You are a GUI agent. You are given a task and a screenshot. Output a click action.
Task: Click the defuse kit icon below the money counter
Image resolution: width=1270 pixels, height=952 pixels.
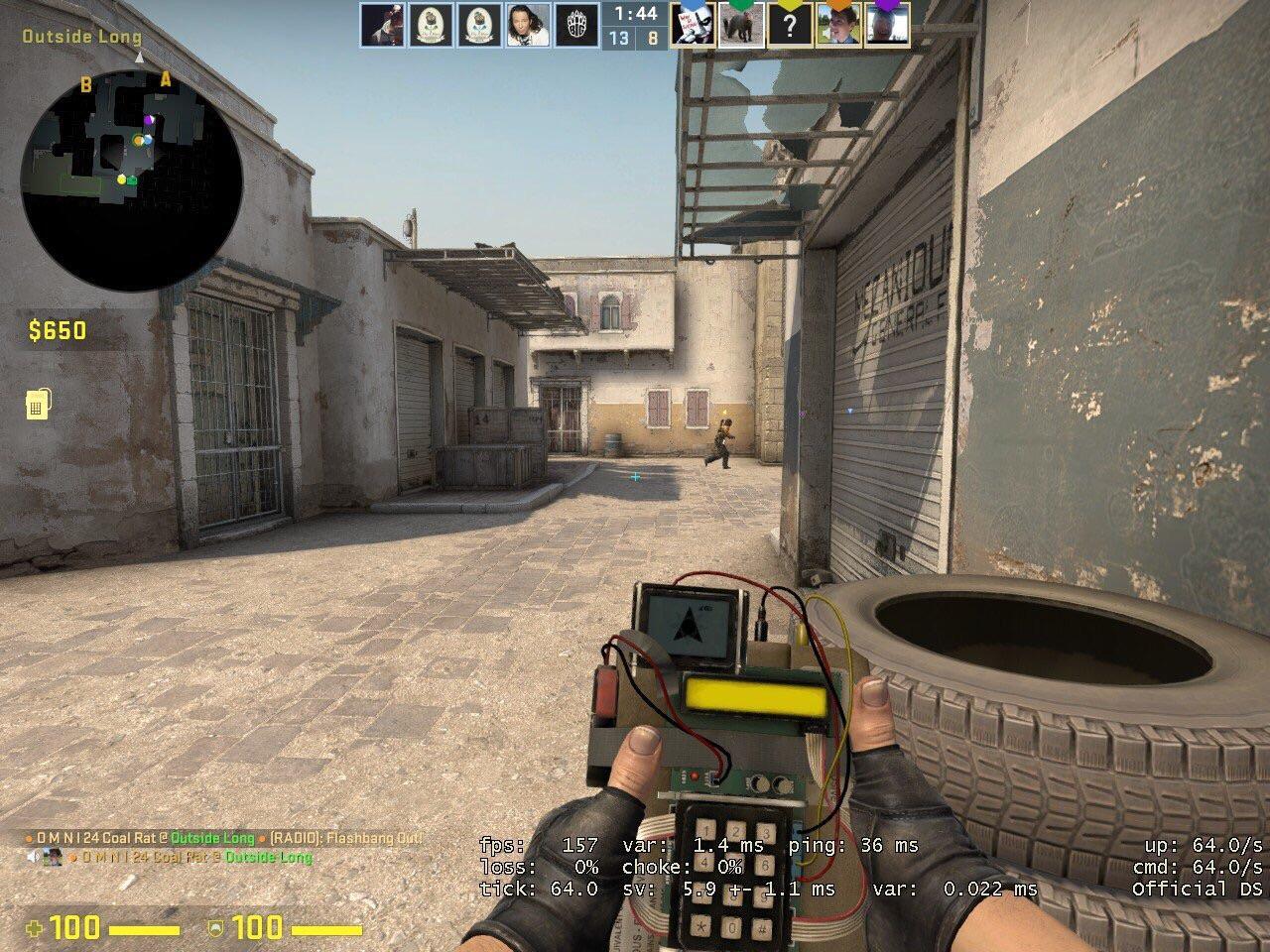38,405
